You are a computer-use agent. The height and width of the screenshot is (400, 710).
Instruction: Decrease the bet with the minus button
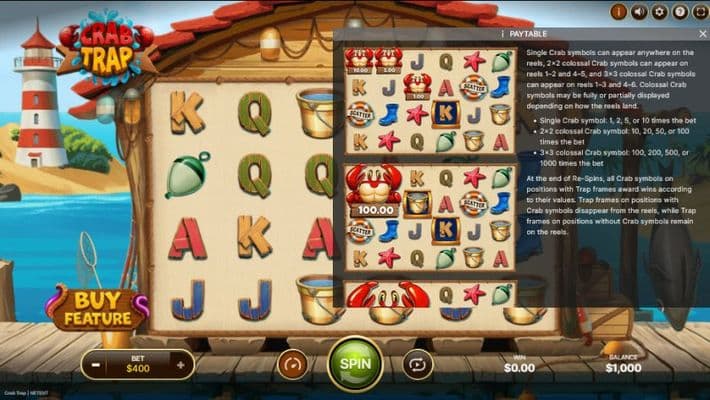click(96, 364)
